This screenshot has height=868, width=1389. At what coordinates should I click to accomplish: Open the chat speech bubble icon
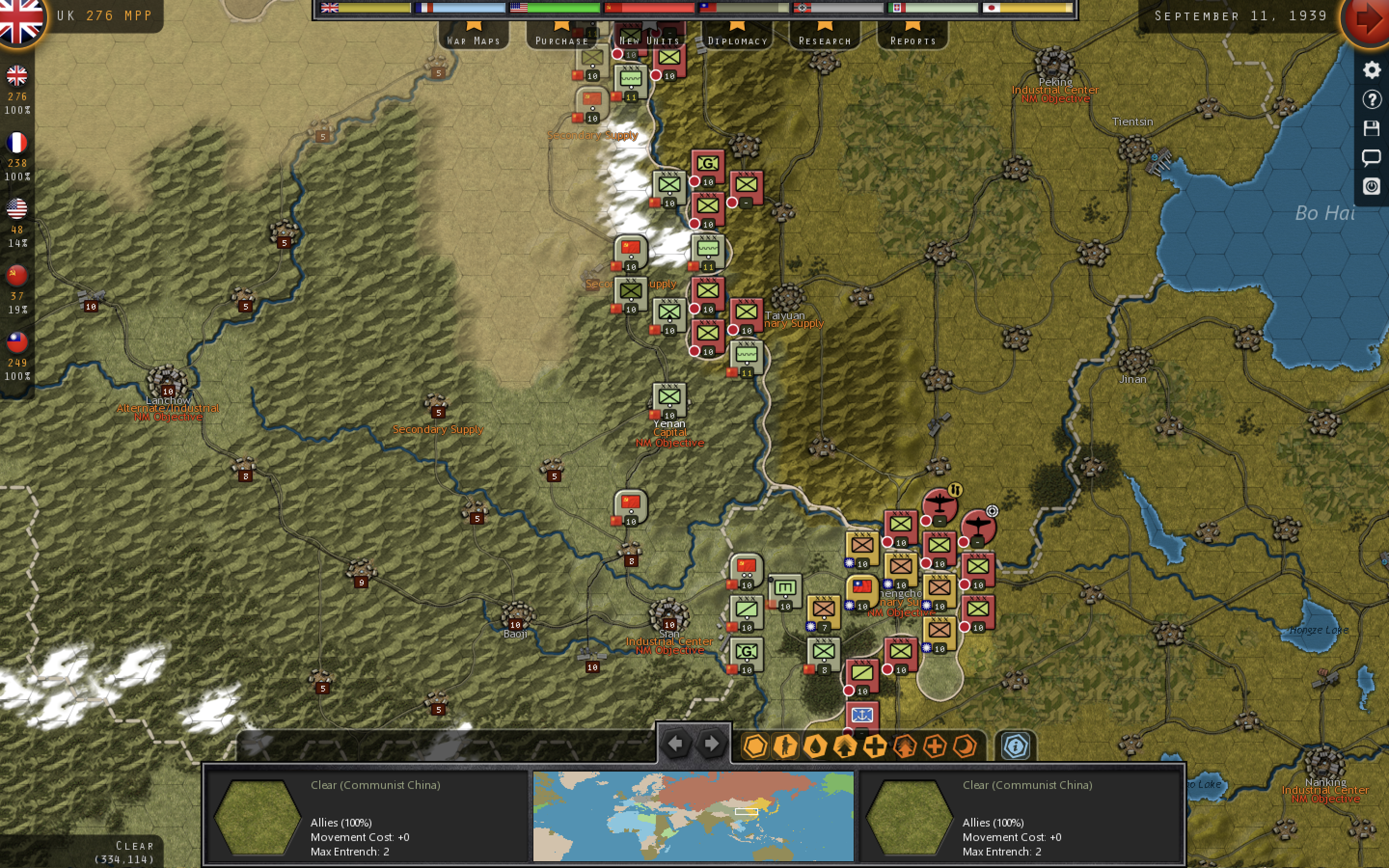(1371, 157)
